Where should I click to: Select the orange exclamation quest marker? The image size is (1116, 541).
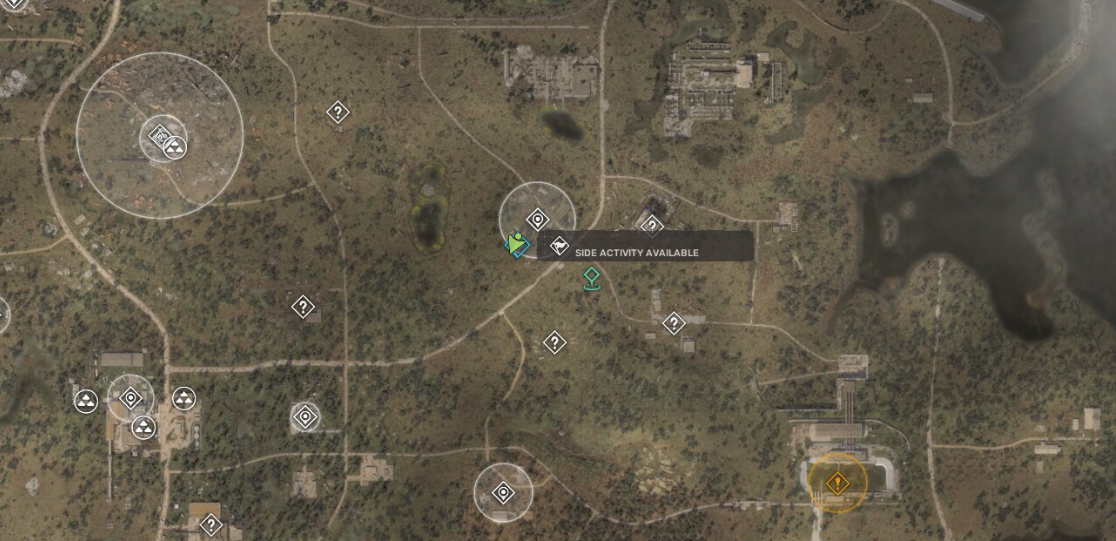click(x=837, y=484)
